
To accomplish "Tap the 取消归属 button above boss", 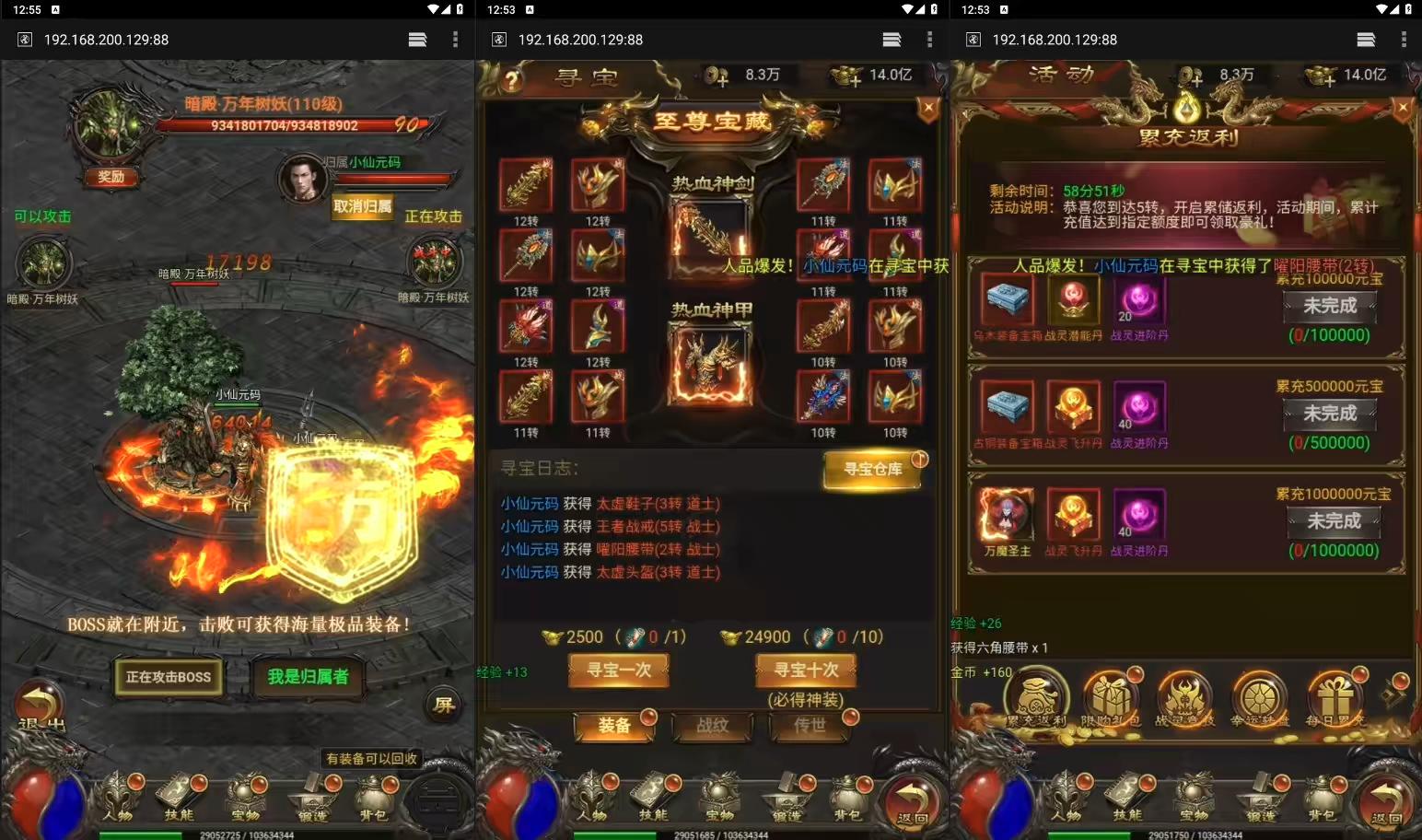I will pyautogui.click(x=363, y=208).
